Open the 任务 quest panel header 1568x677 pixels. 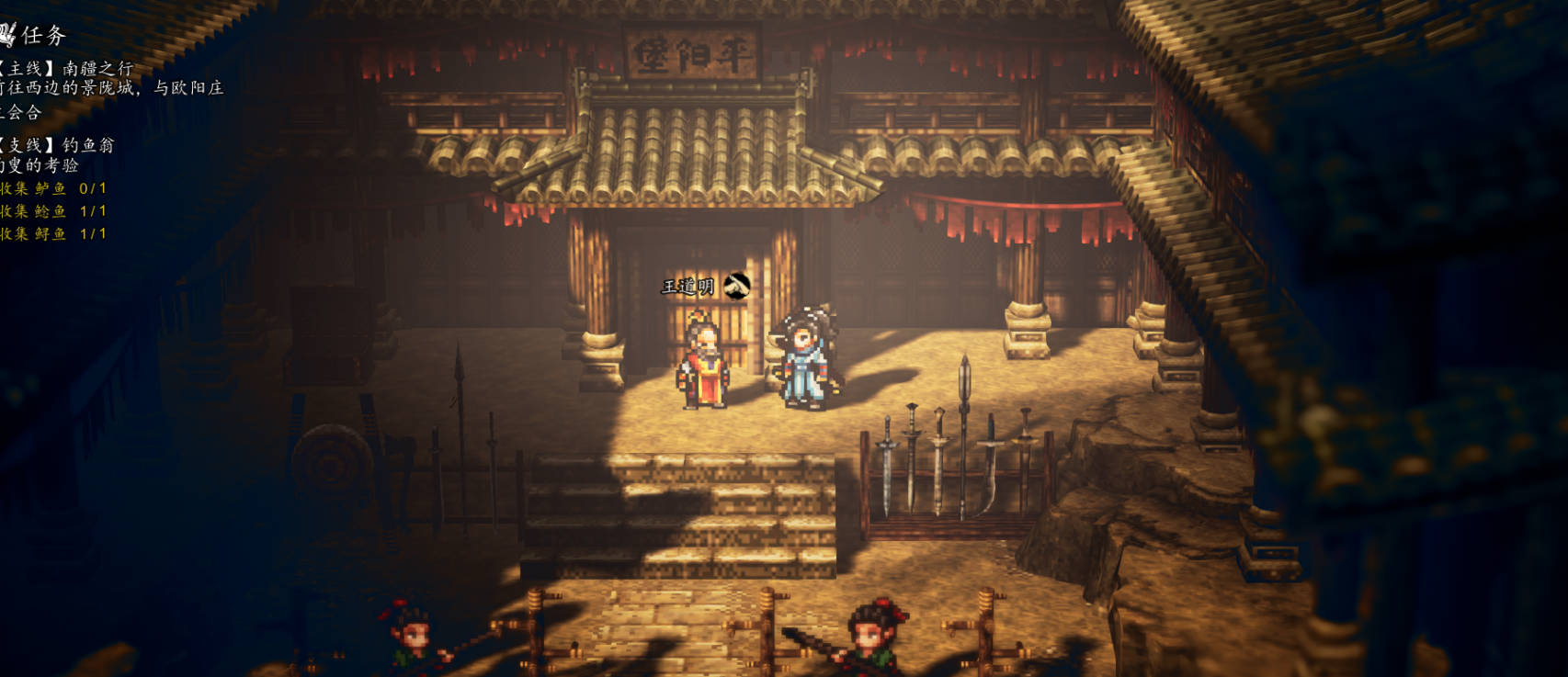click(35, 35)
